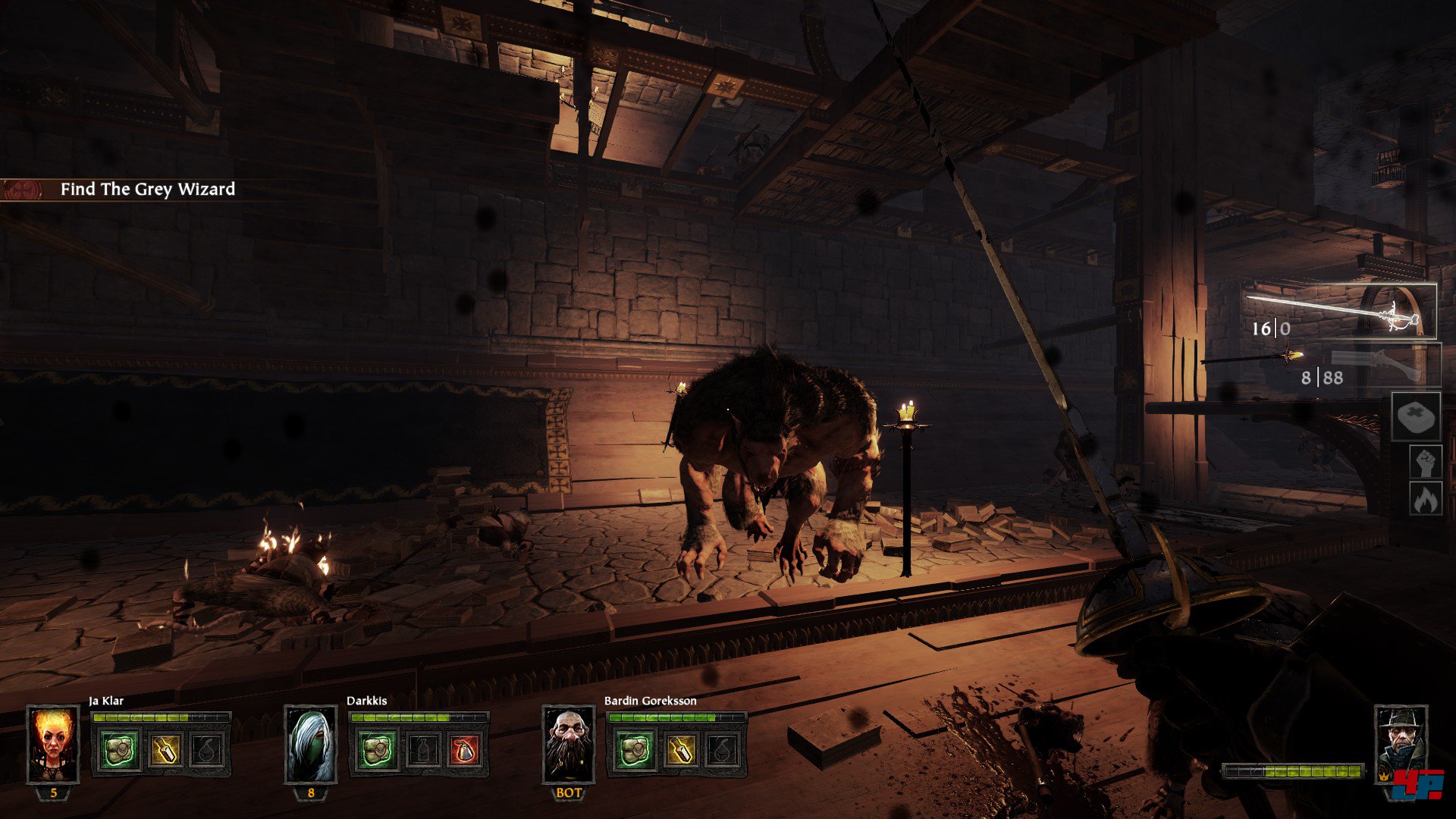This screenshot has width=1456, height=819.
Task: Click Darkkis's red grenade icon
Action: (x=464, y=750)
